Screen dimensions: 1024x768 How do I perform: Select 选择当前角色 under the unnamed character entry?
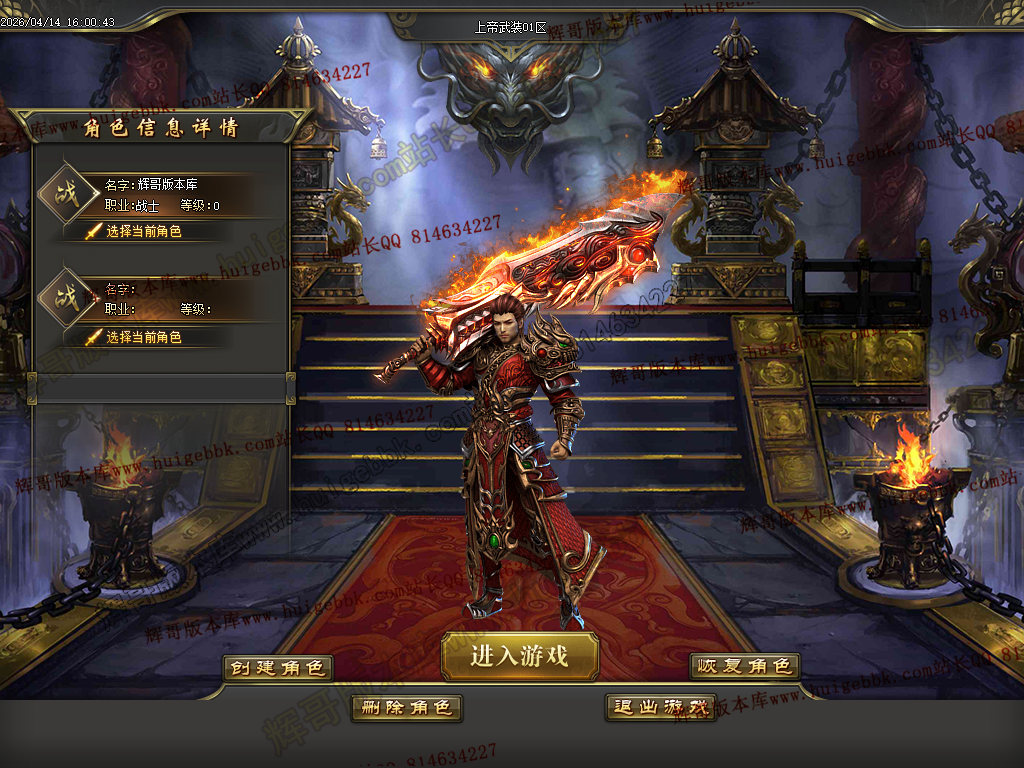(144, 337)
